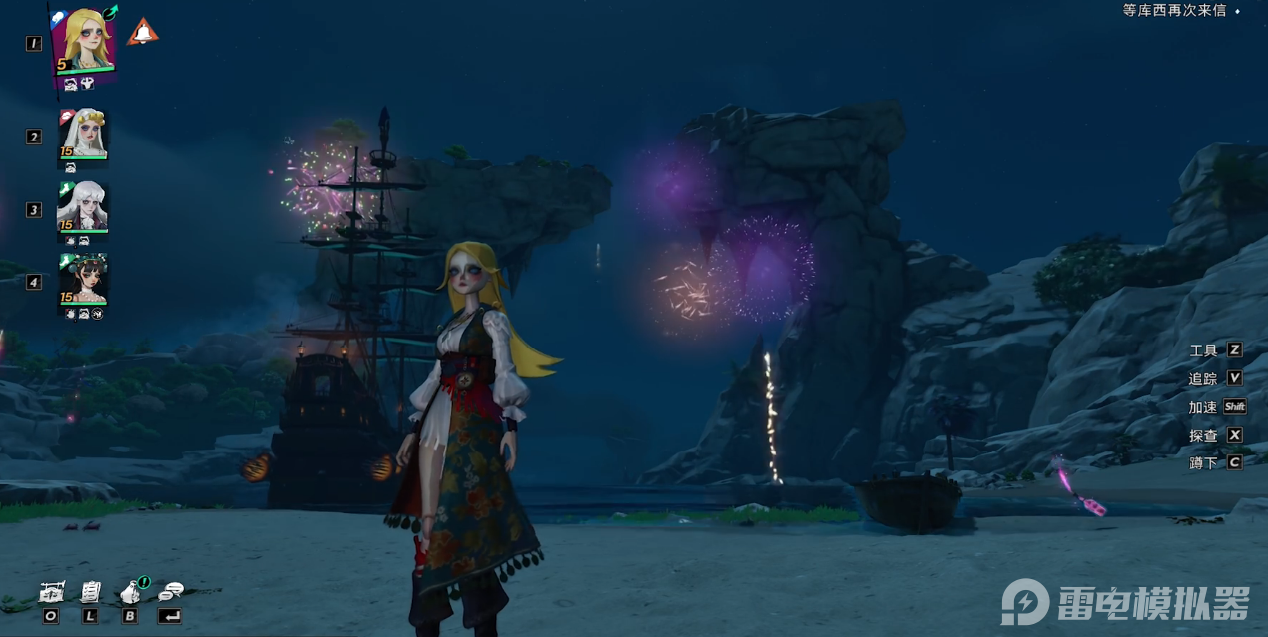
Task: Pick the dark-haired party member portrait
Action: (82, 279)
